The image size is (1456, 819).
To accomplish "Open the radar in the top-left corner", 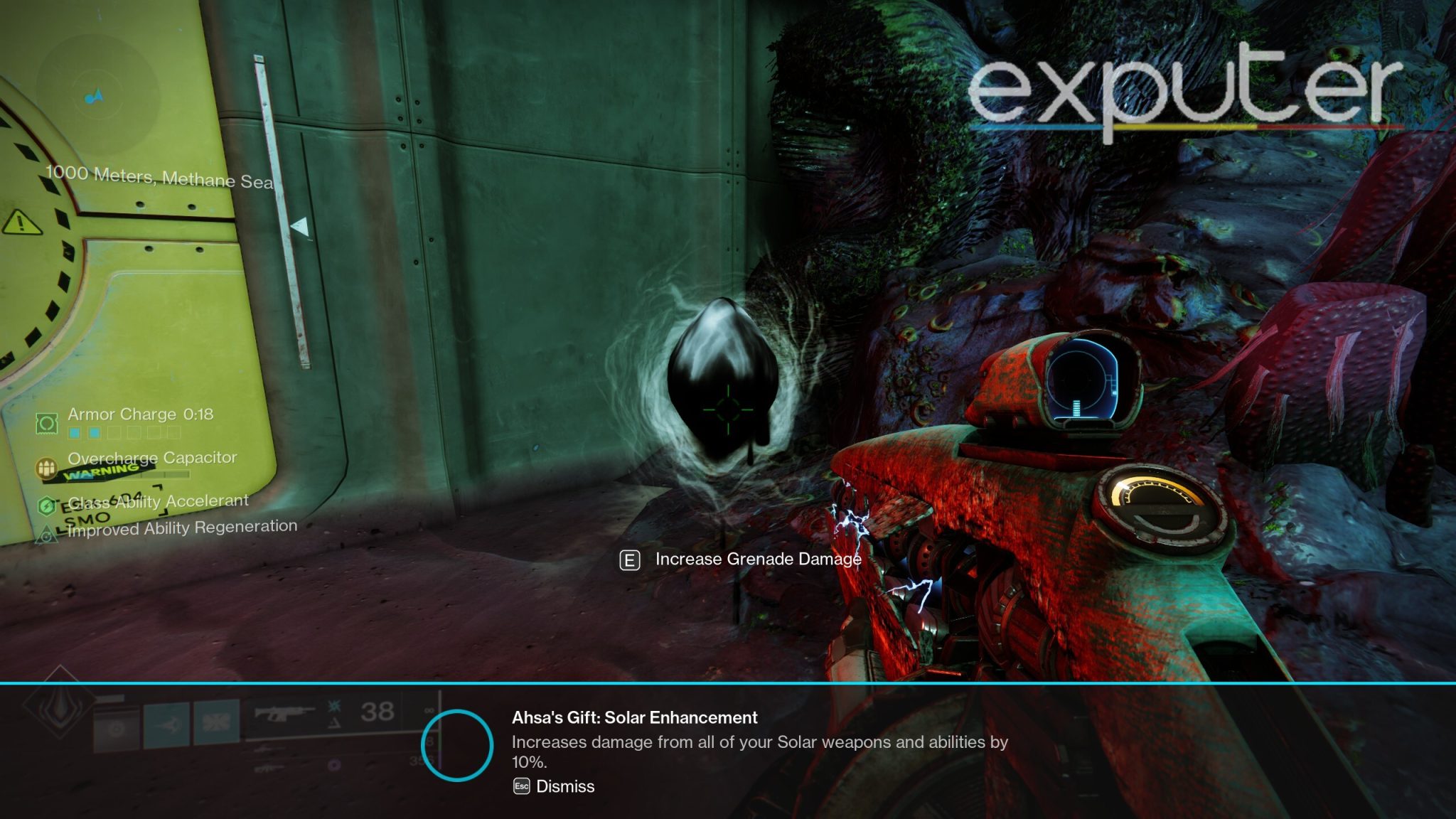I will point(97,96).
